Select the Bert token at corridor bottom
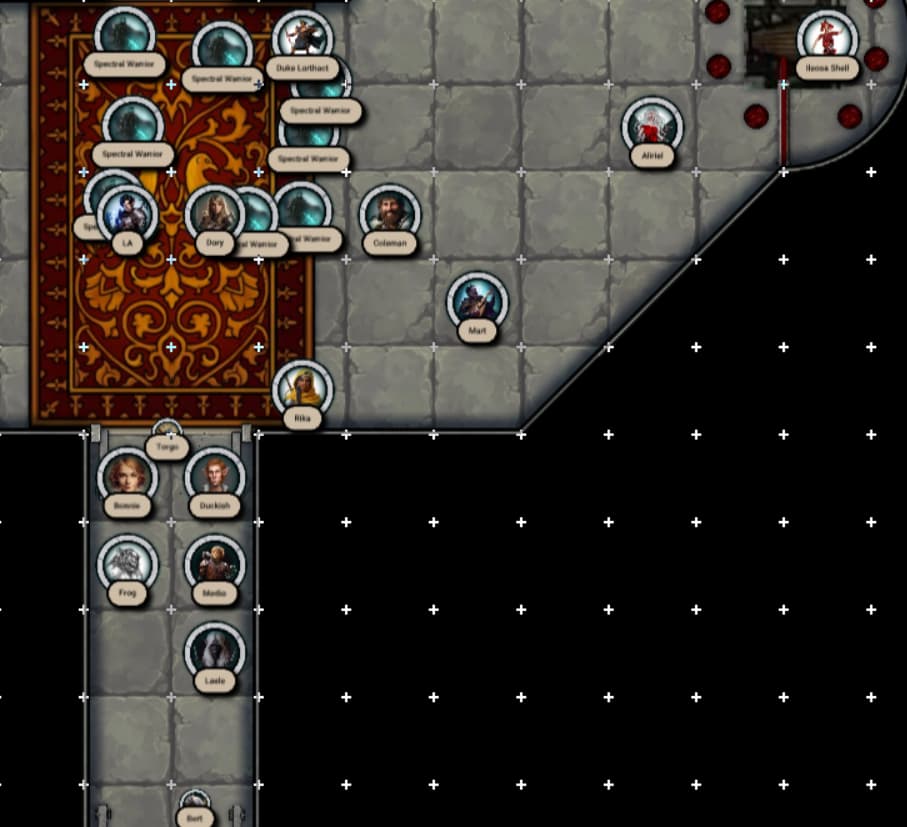 coord(195,805)
